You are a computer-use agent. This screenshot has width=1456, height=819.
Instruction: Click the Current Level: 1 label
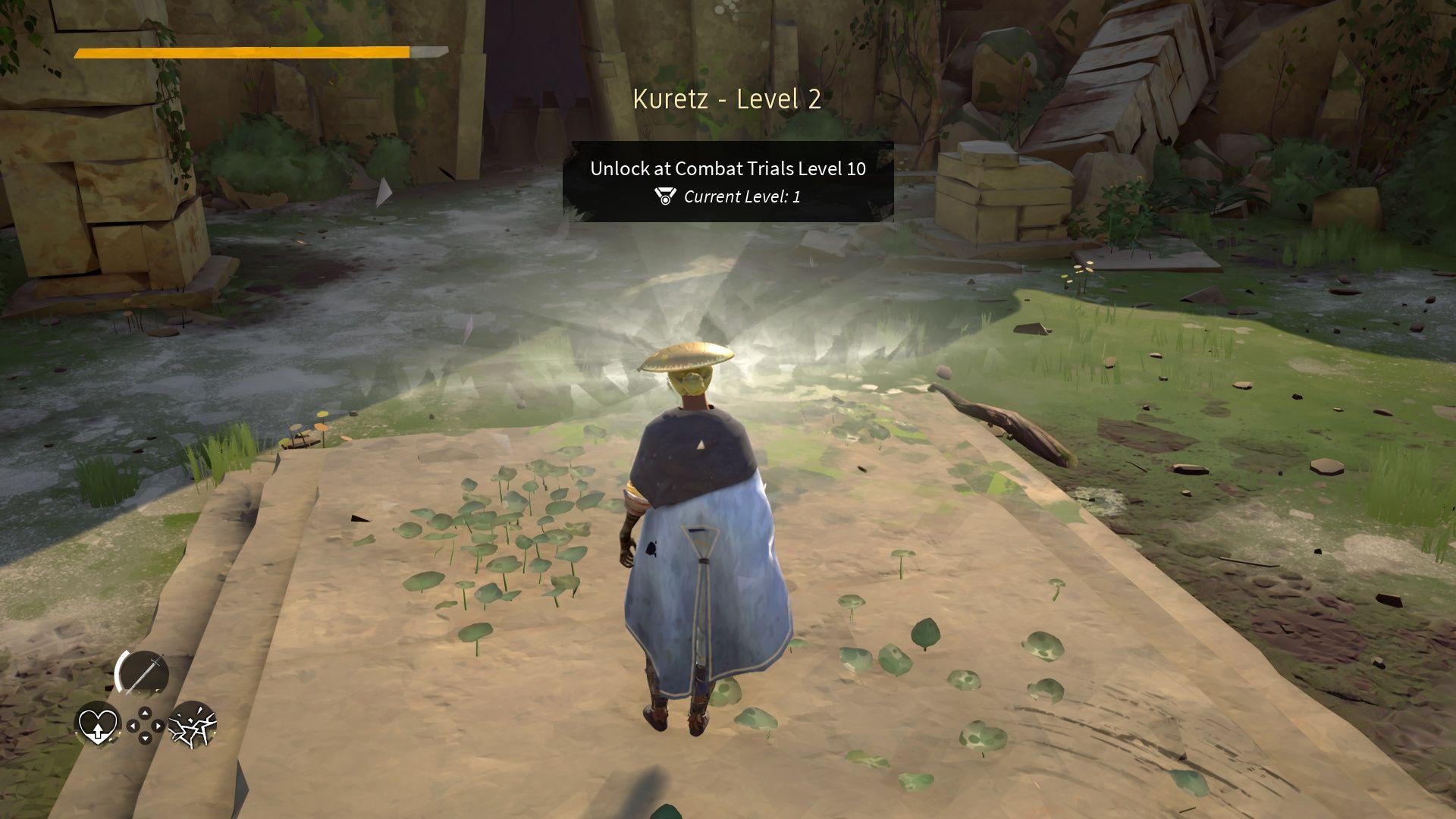[743, 199]
